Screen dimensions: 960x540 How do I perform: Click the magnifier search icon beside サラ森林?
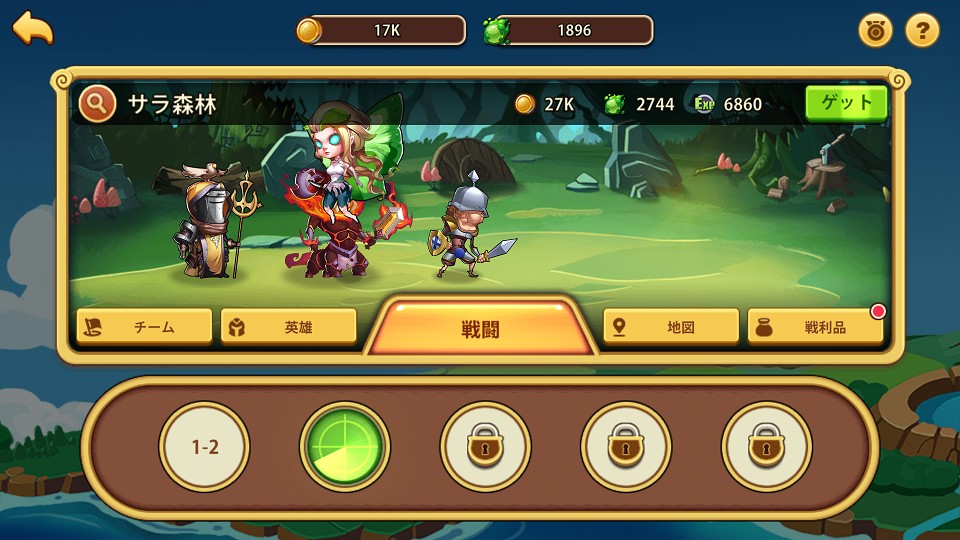click(x=97, y=103)
